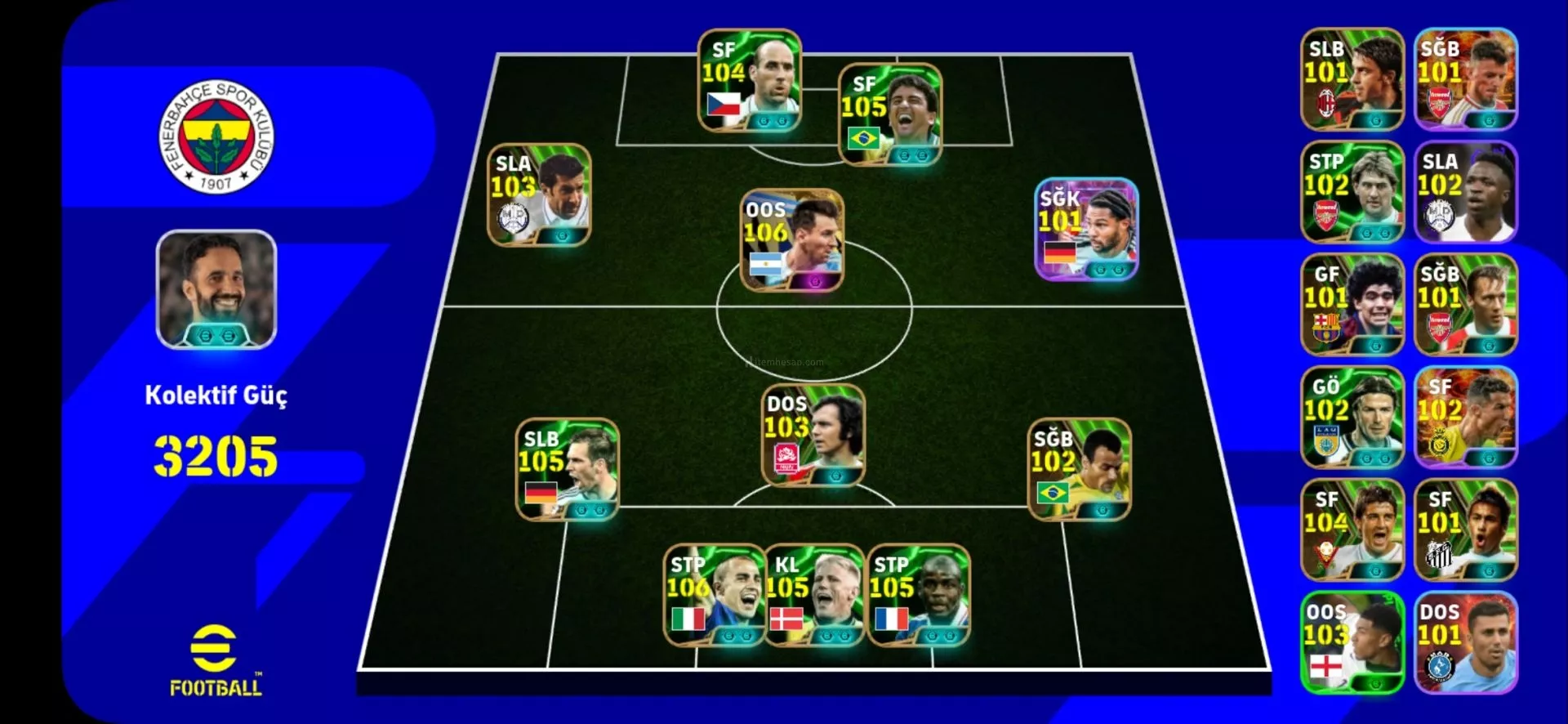Viewport: 1568px width, 724px height.
Task: Tap the SĞK 101 Germany winger card
Action: tap(1086, 230)
